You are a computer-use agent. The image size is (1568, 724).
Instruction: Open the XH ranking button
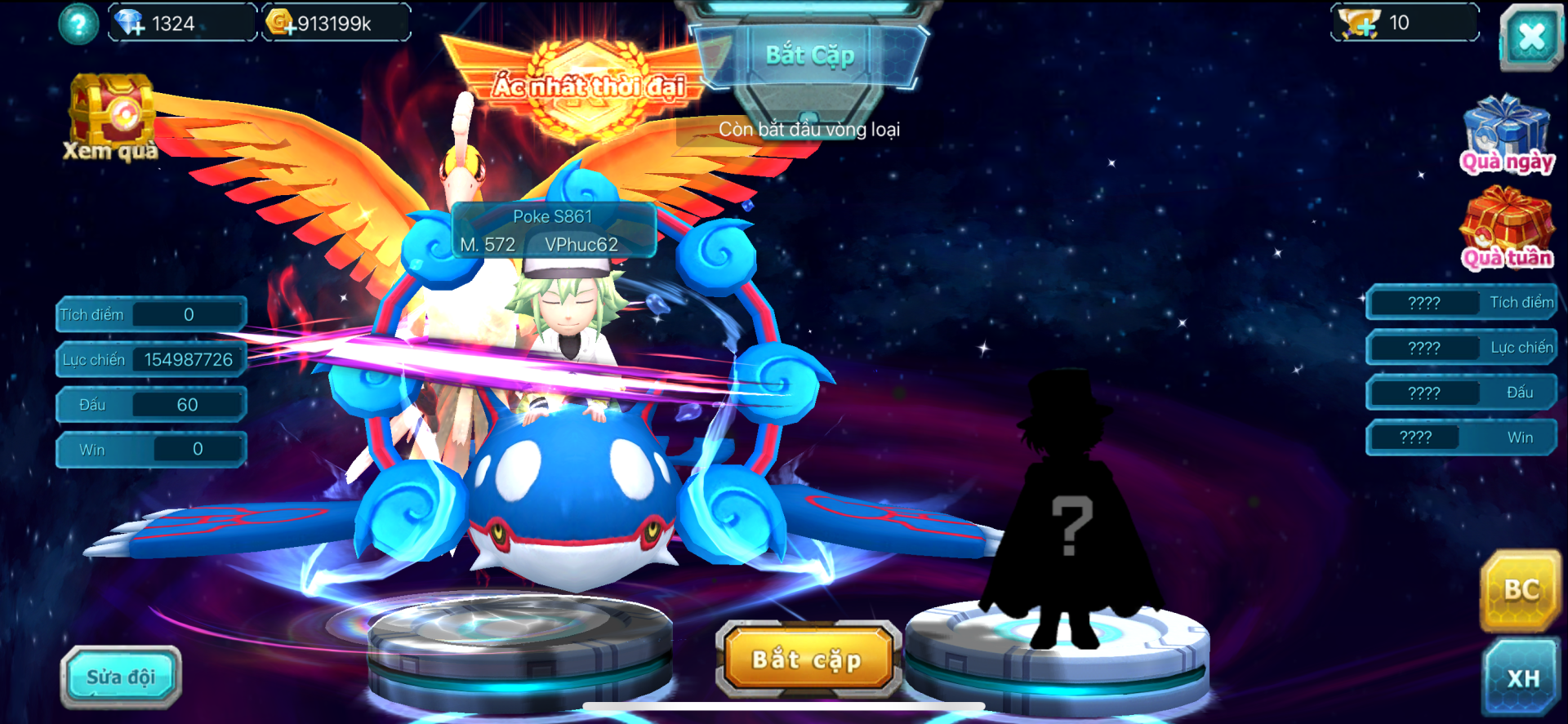[x=1523, y=677]
